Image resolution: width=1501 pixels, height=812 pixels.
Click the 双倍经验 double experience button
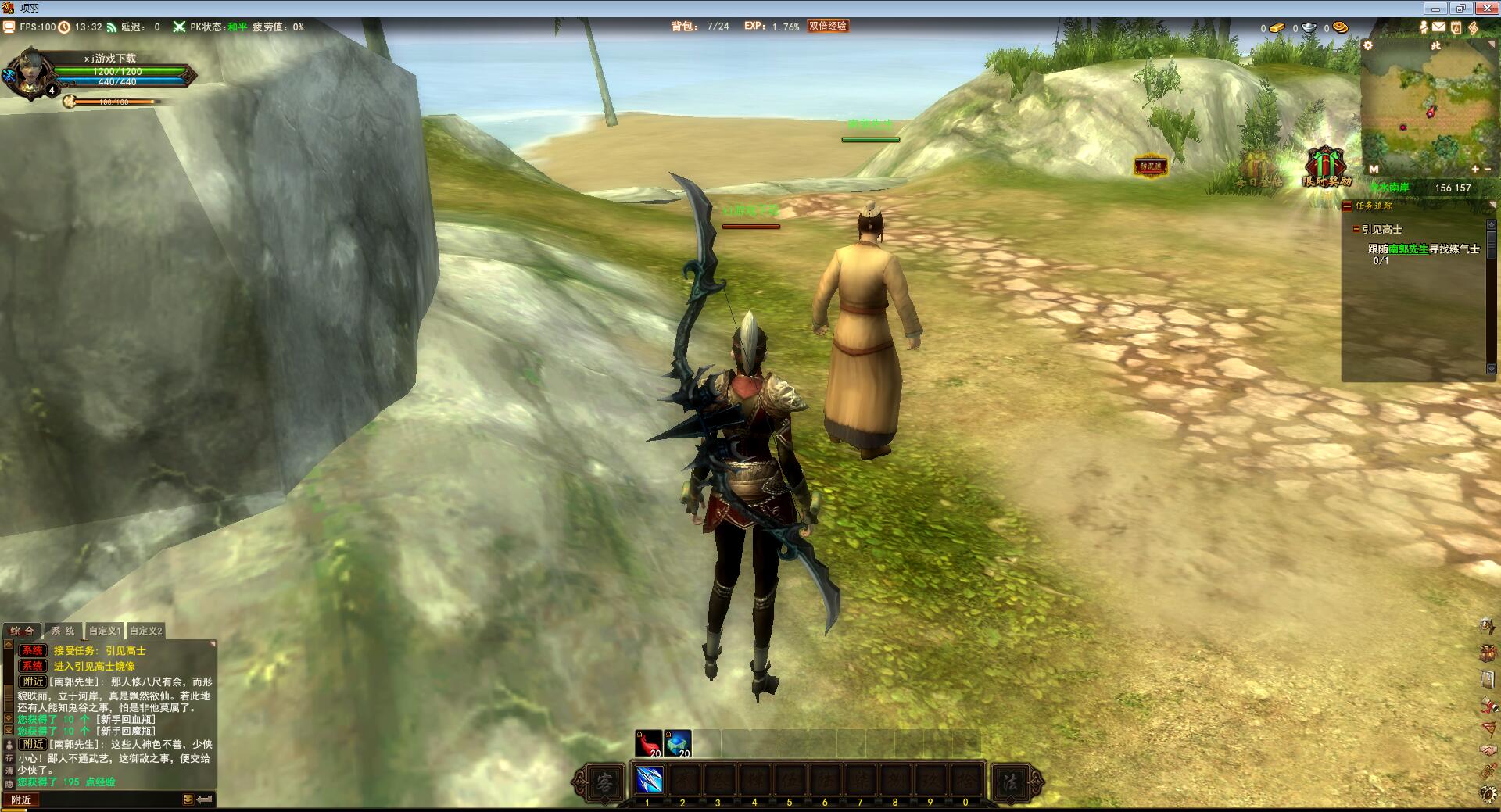(x=828, y=26)
